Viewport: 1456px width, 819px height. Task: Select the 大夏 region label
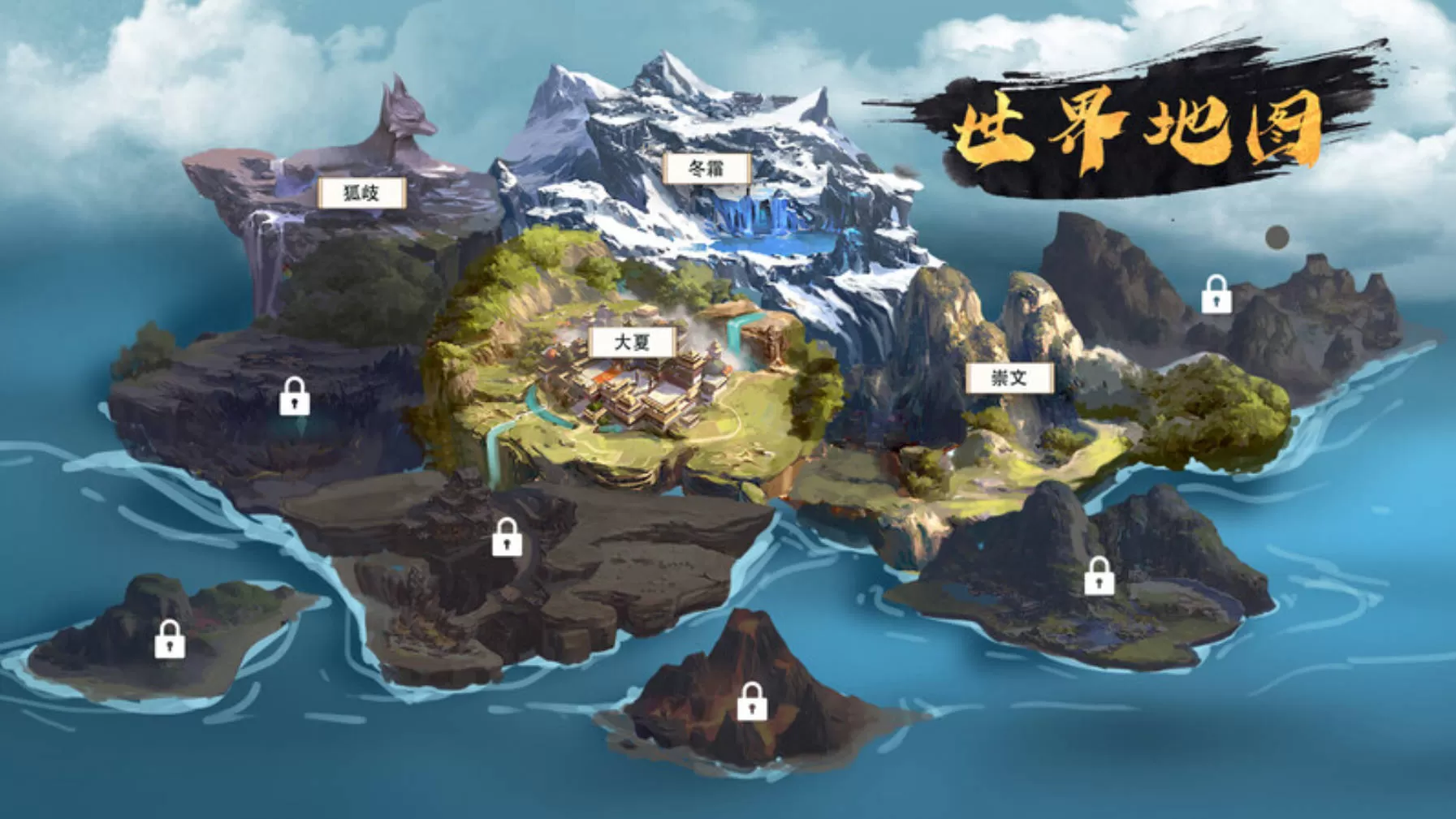(x=632, y=342)
